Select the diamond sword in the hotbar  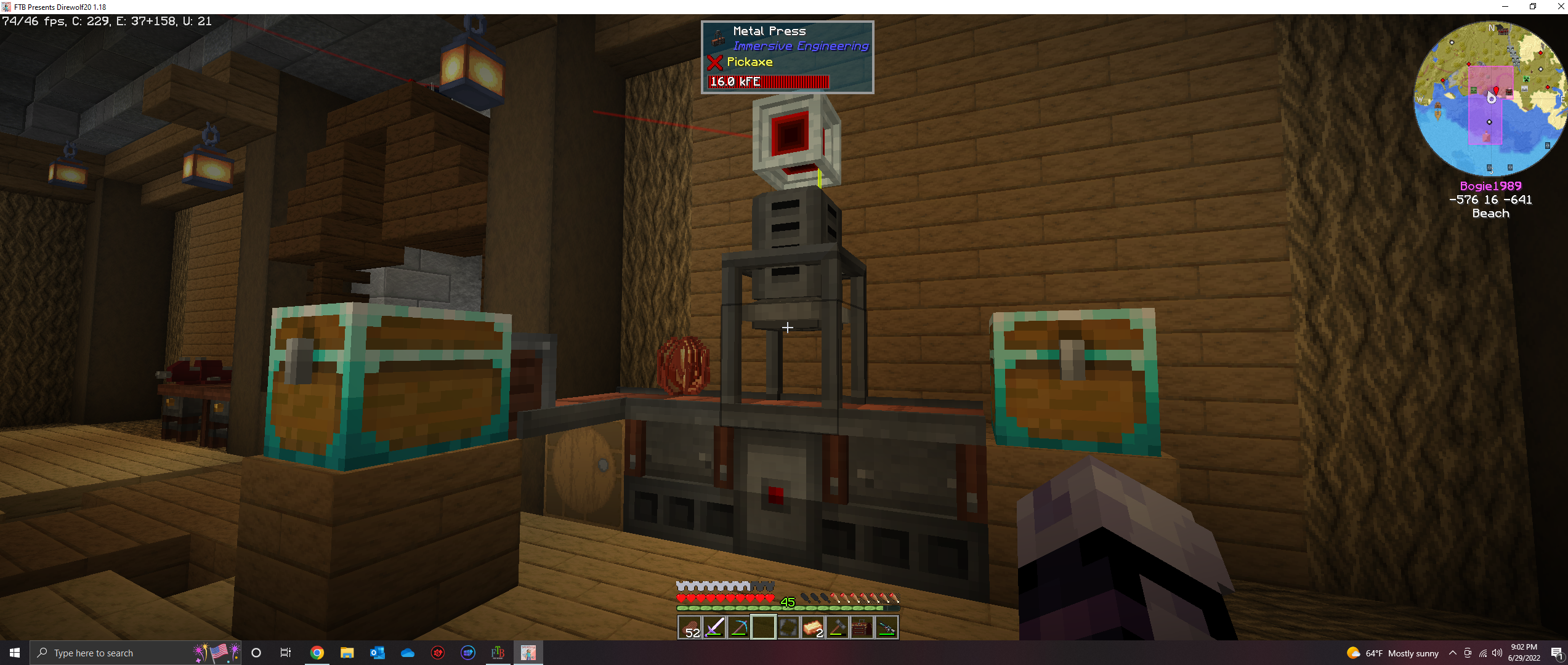[714, 627]
